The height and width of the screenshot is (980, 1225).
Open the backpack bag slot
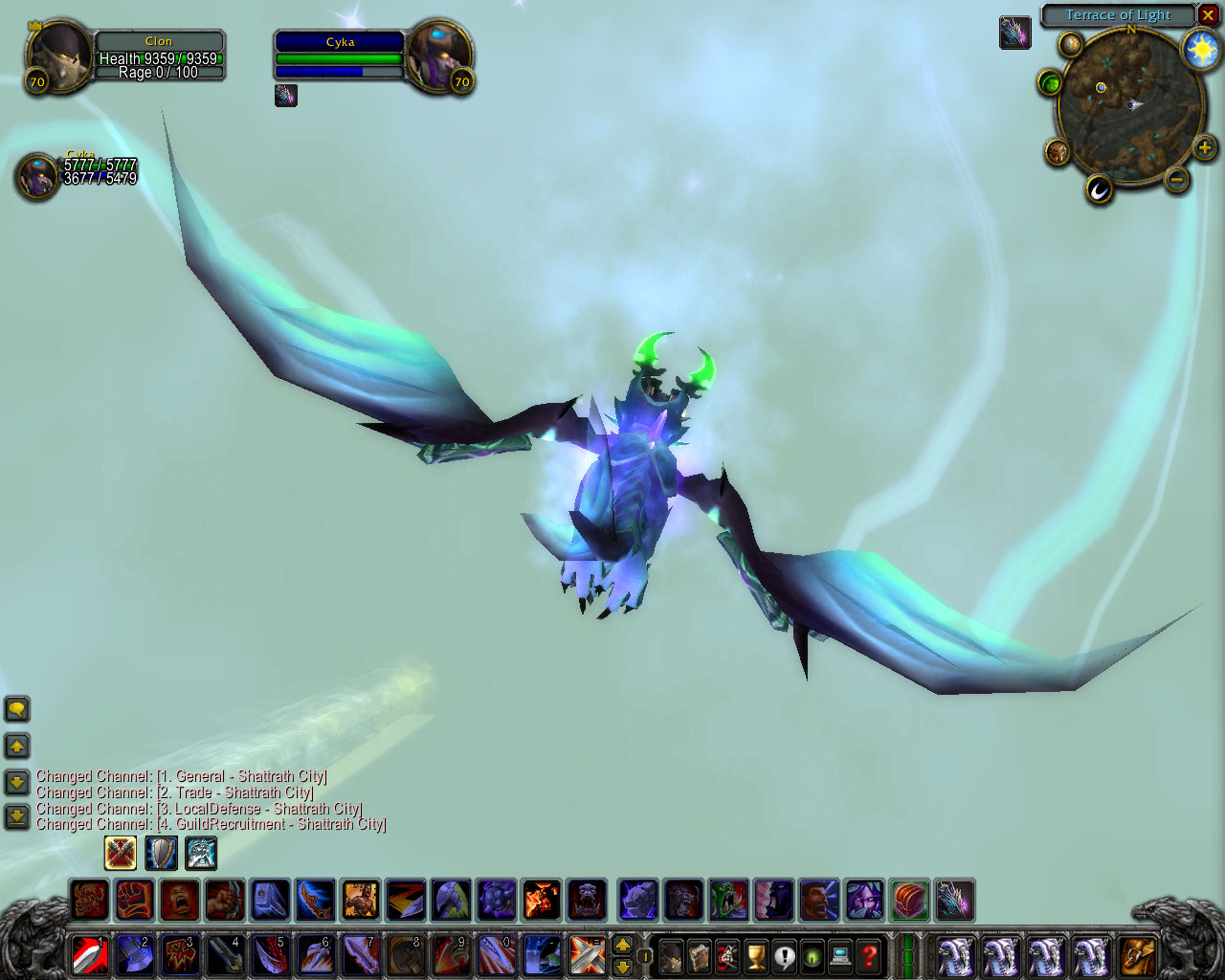[x=1137, y=955]
